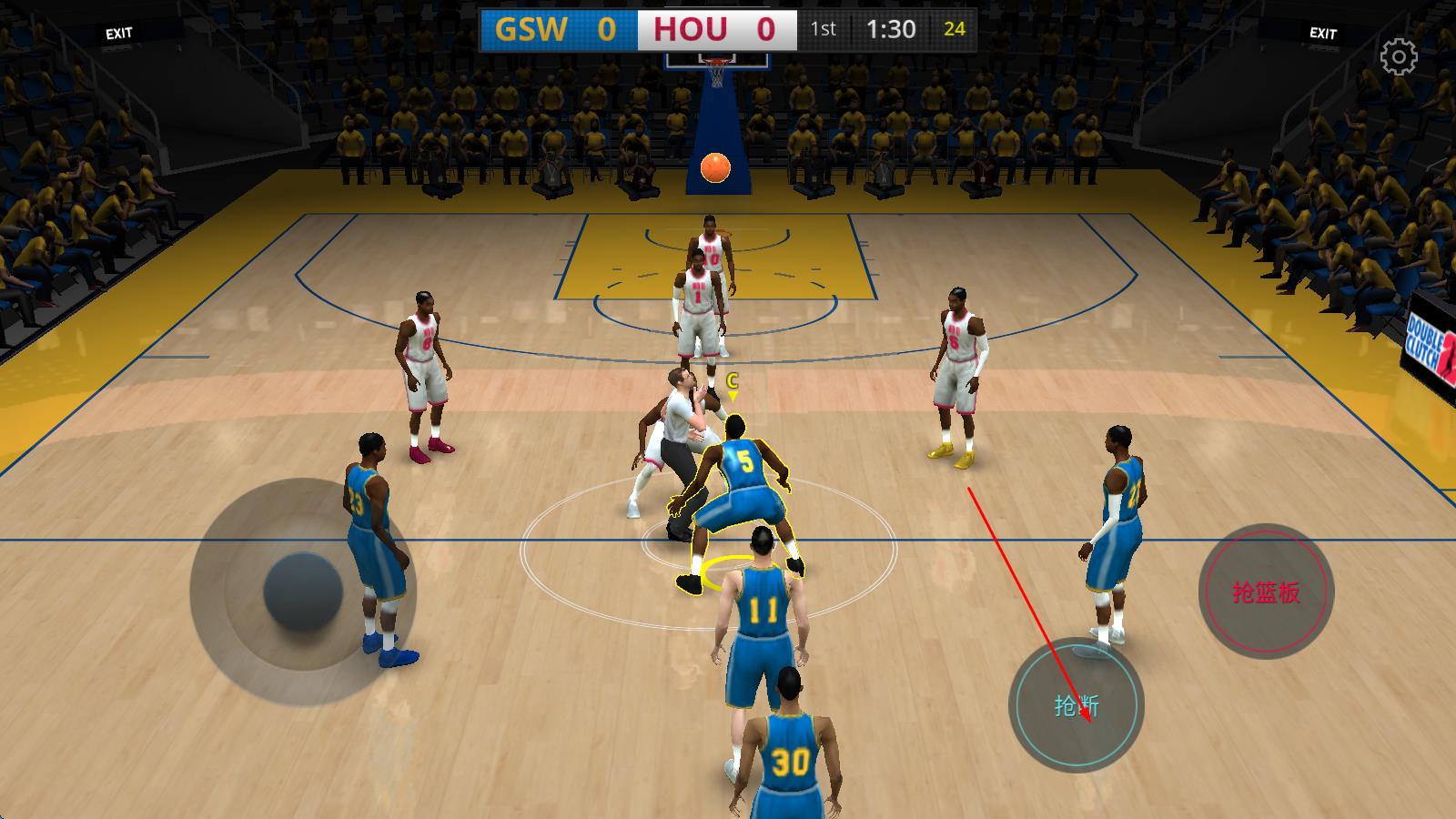Activate the 抢篮板 rebound button
Image resolution: width=1456 pixels, height=819 pixels.
(x=1266, y=592)
